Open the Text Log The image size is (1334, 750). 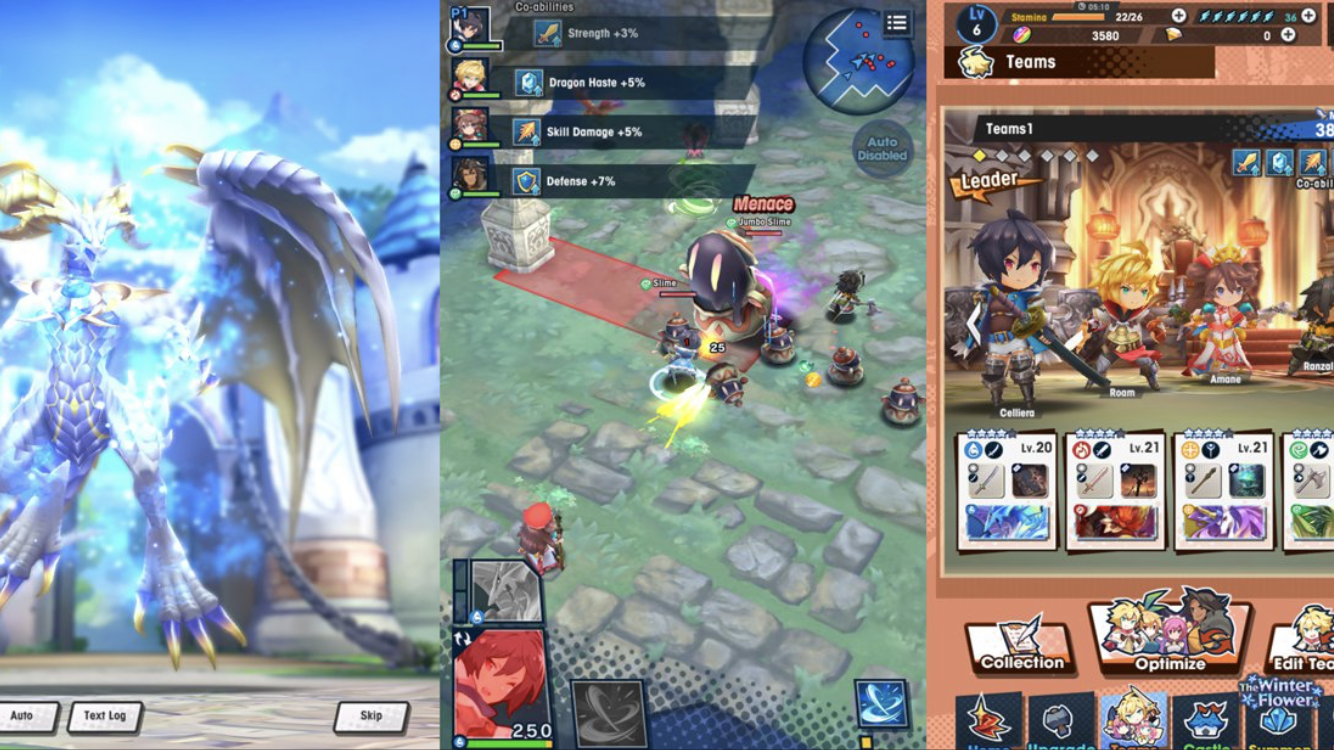104,716
